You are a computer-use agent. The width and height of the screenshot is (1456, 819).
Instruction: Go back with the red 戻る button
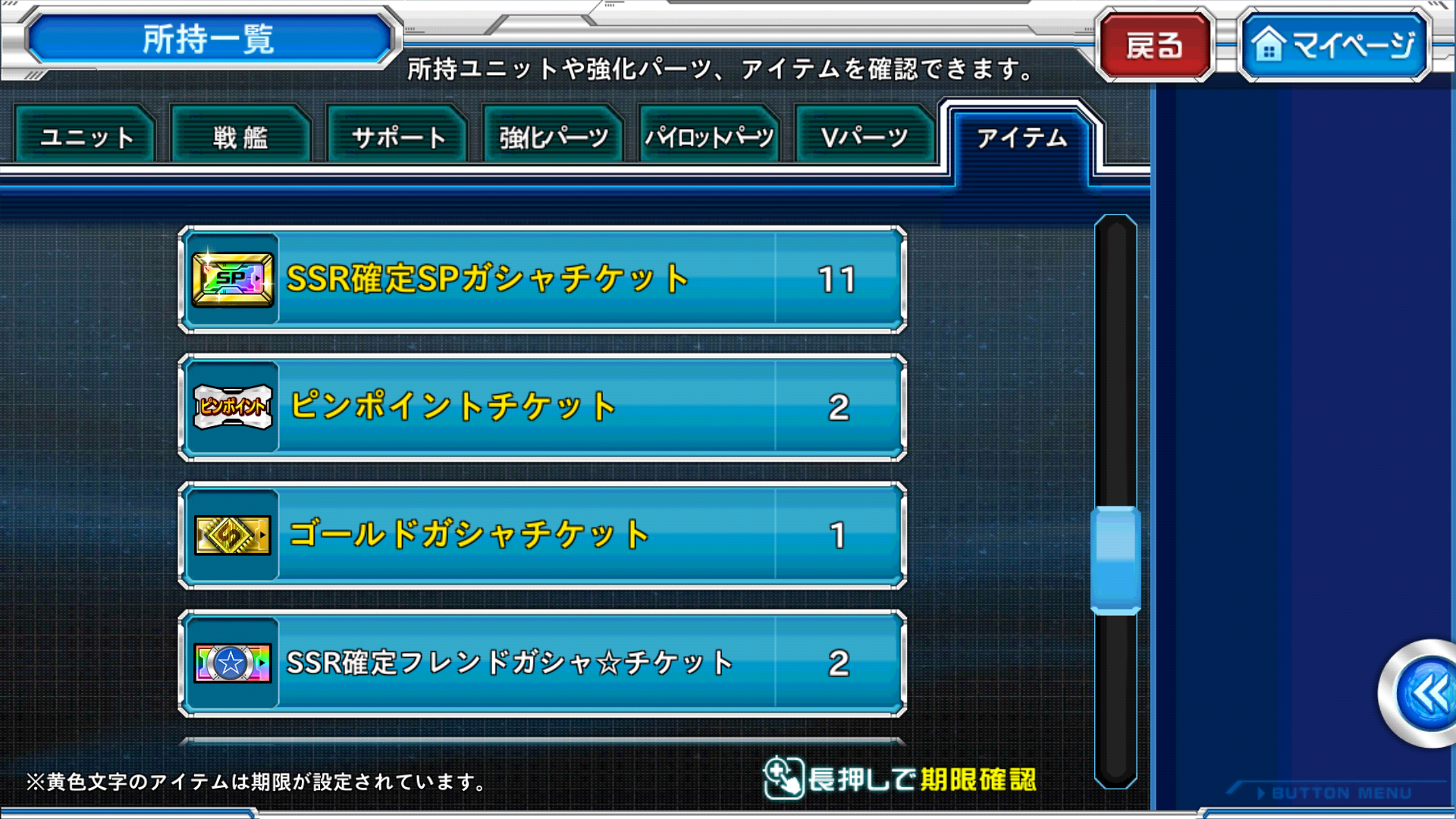coord(1154,45)
